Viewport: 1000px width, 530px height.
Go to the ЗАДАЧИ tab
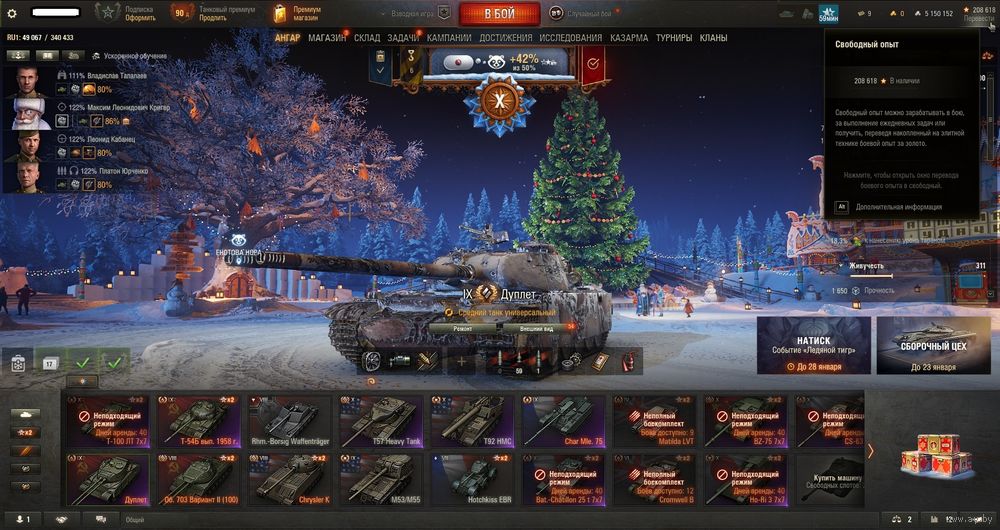[x=403, y=38]
